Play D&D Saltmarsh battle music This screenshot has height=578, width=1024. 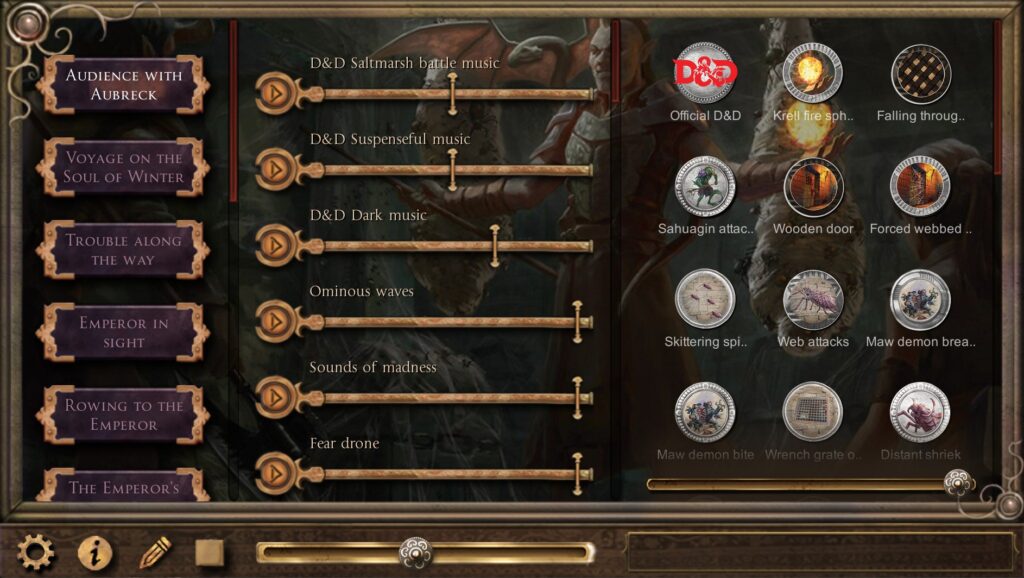273,93
